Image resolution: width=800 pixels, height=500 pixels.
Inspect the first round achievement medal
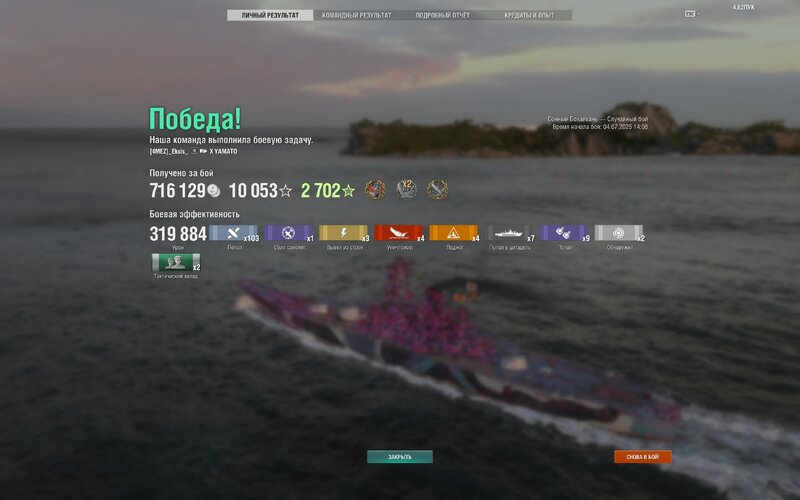375,190
